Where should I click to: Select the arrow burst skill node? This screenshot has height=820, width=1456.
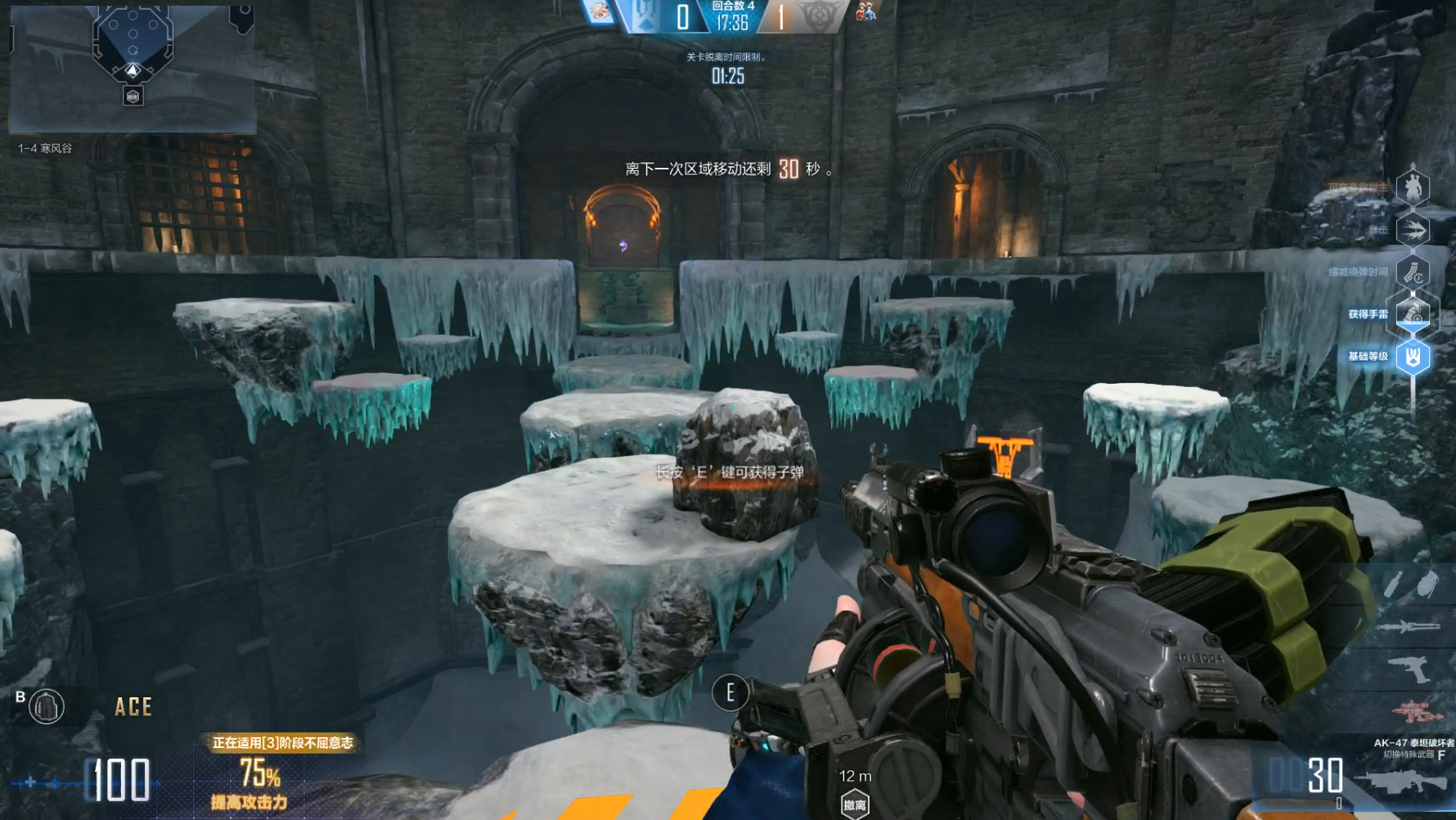coord(1413,230)
